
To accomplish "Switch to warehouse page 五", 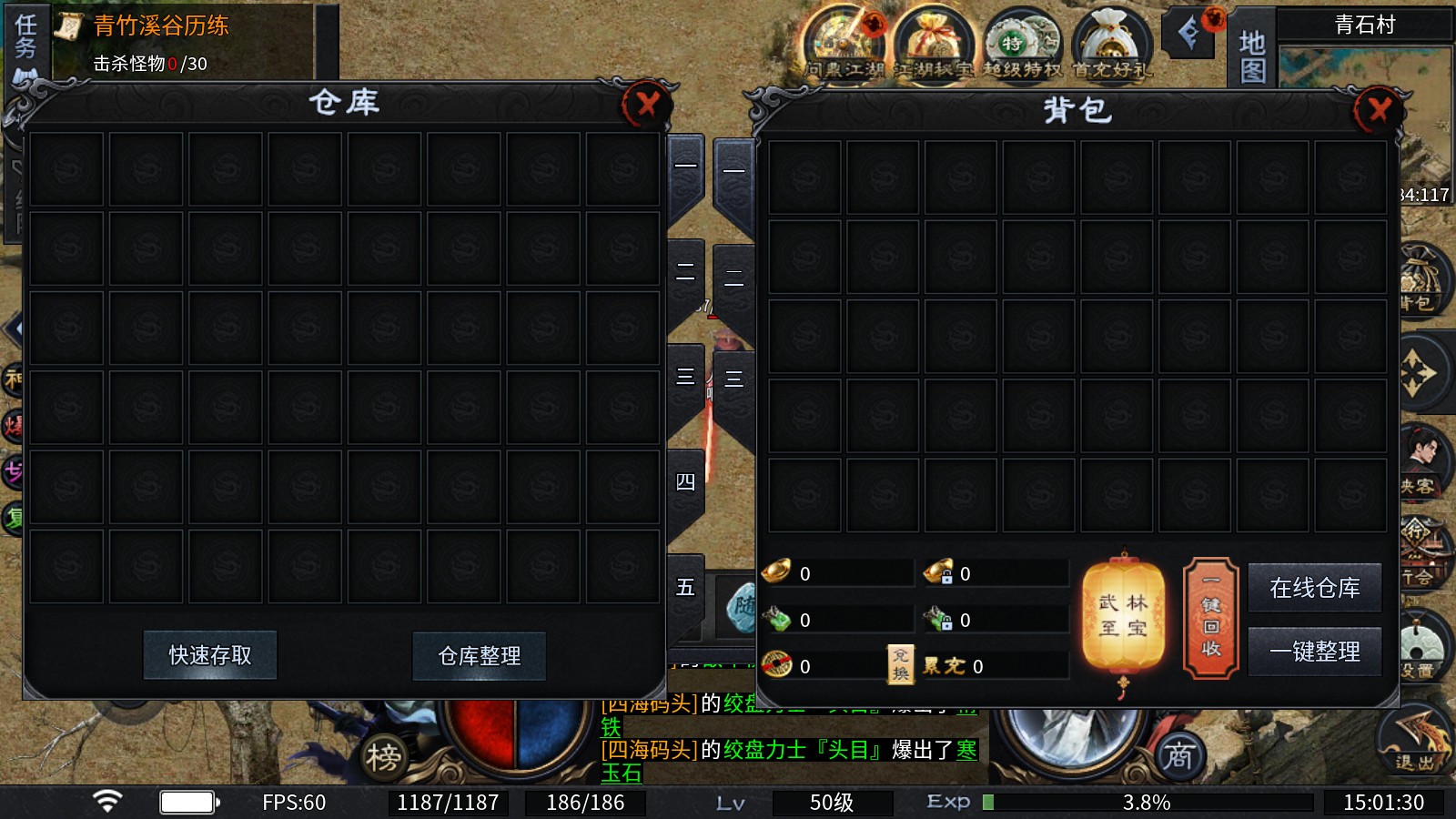I will 686,587.
